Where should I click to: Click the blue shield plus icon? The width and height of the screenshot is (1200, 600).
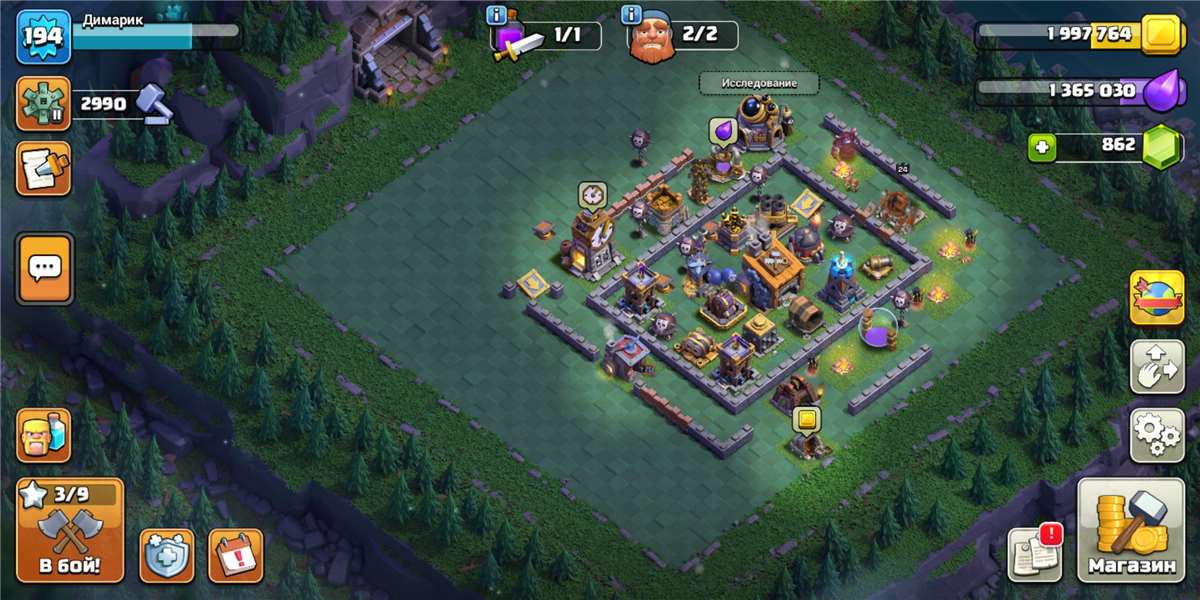tap(166, 555)
